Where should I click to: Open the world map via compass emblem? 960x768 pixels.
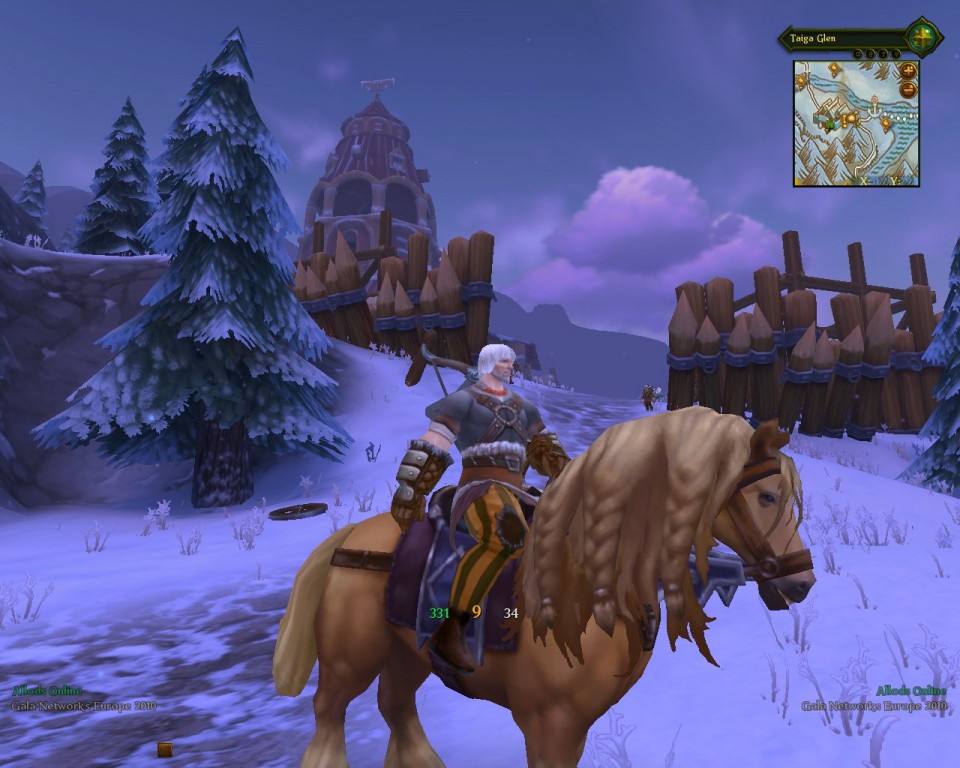(922, 38)
